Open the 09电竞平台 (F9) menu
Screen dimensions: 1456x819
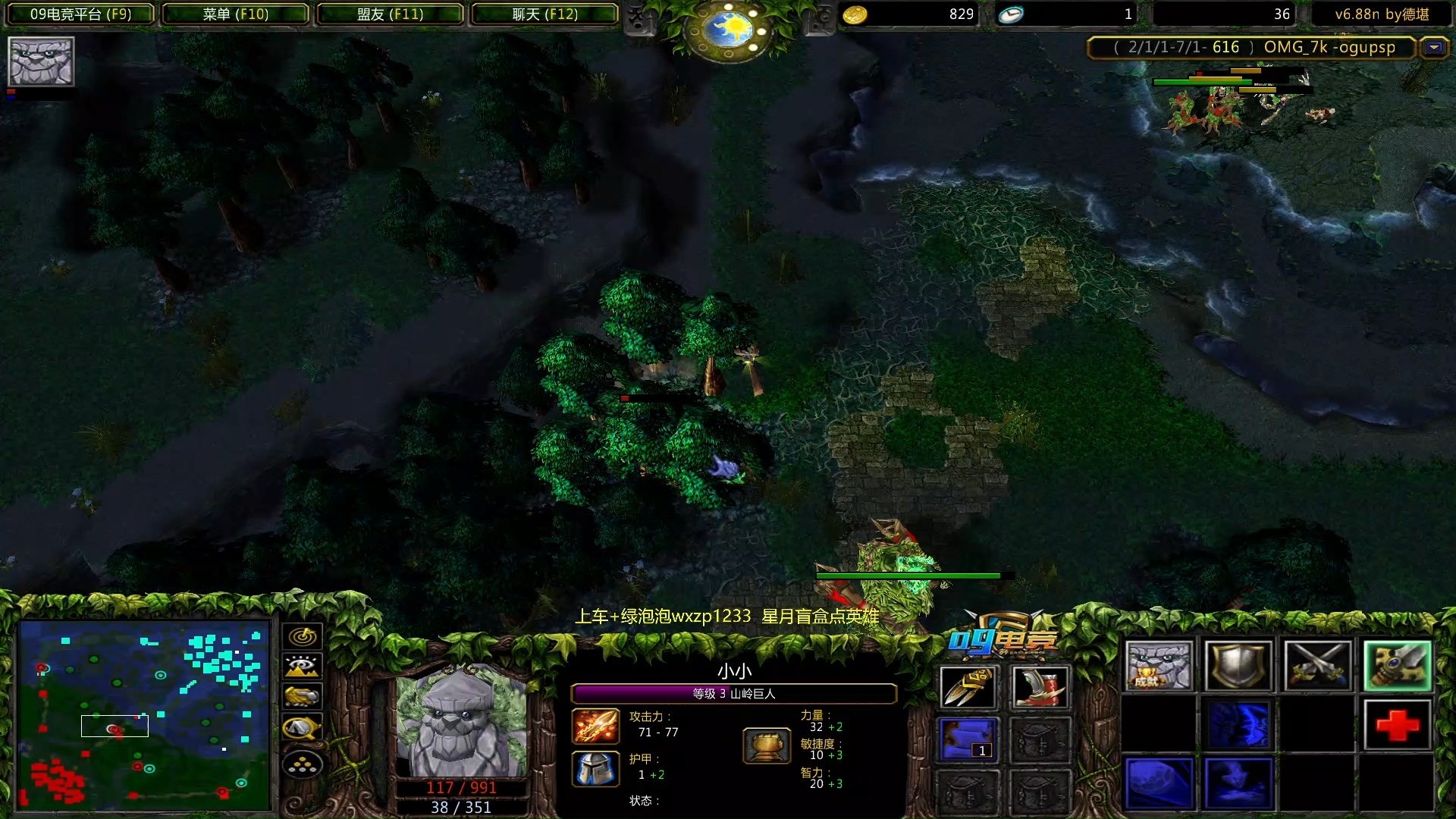coord(80,14)
